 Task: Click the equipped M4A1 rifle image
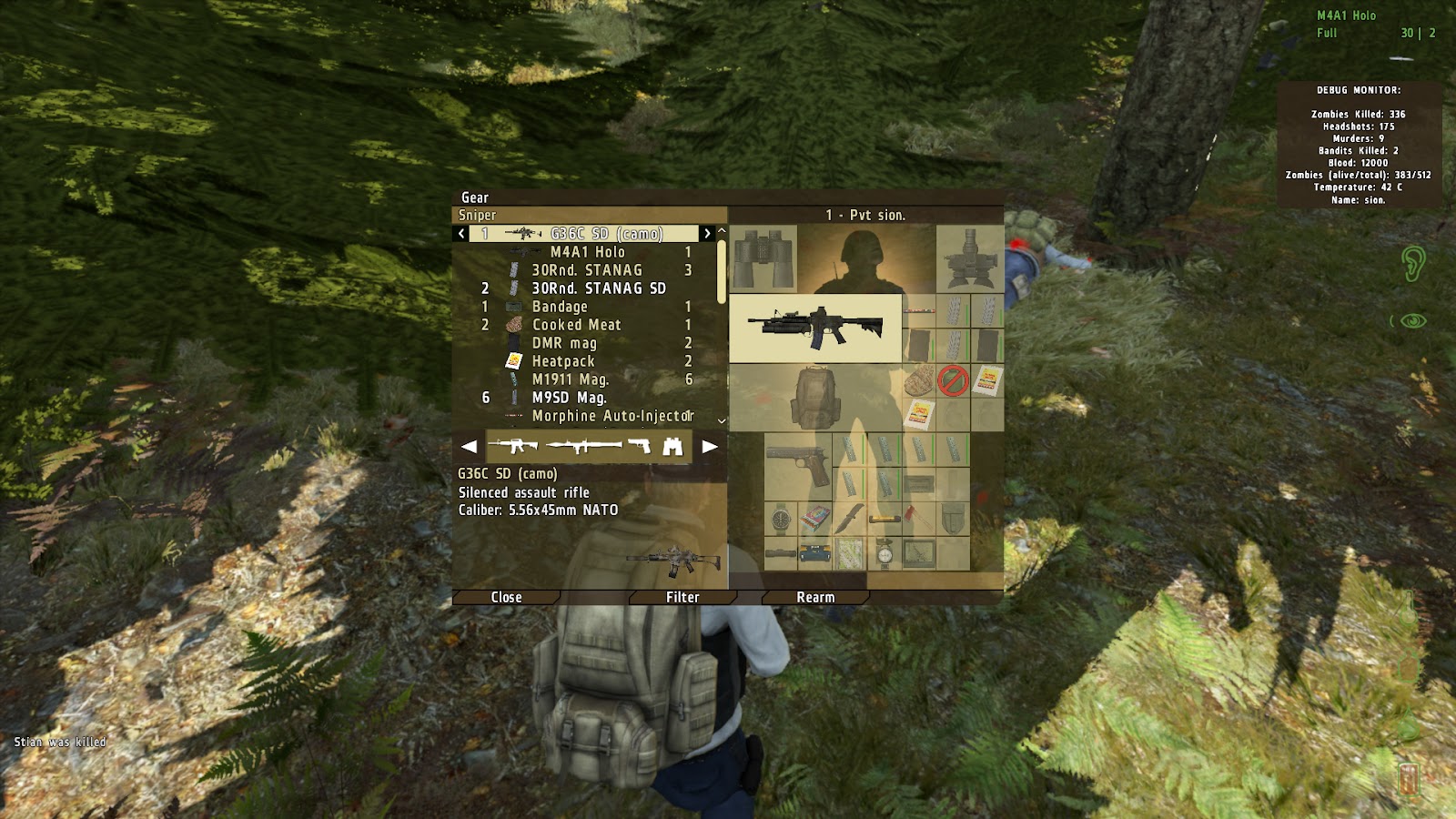[x=814, y=326]
